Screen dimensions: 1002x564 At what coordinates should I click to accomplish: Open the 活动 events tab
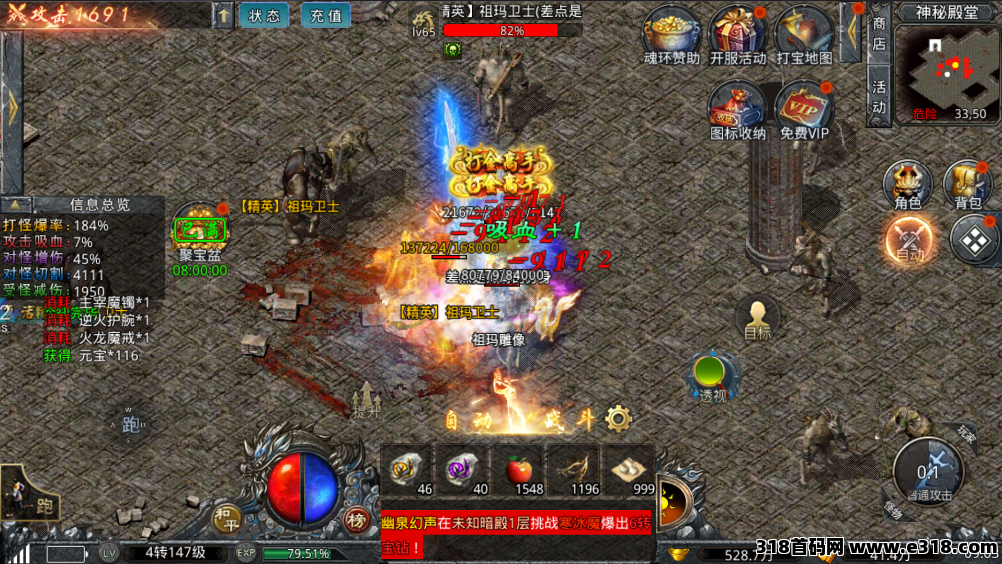click(x=879, y=97)
